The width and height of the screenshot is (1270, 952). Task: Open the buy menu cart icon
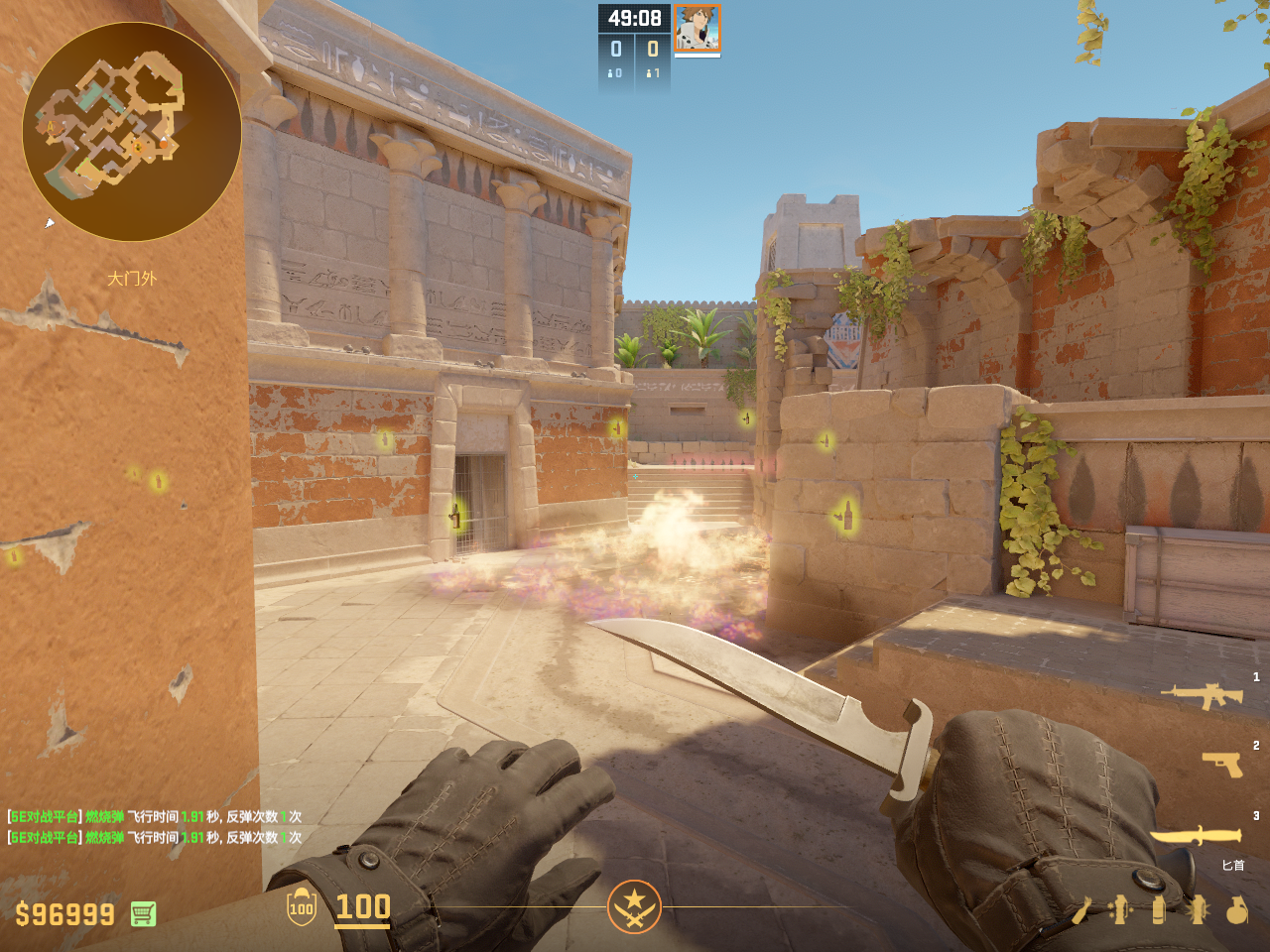(143, 913)
